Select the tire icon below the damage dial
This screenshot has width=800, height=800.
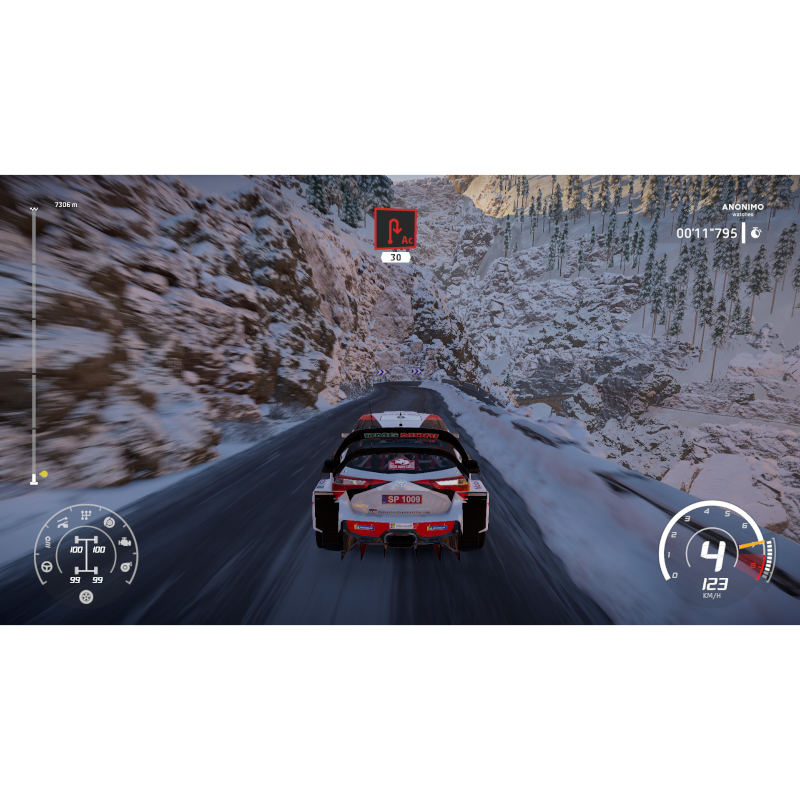(87, 597)
